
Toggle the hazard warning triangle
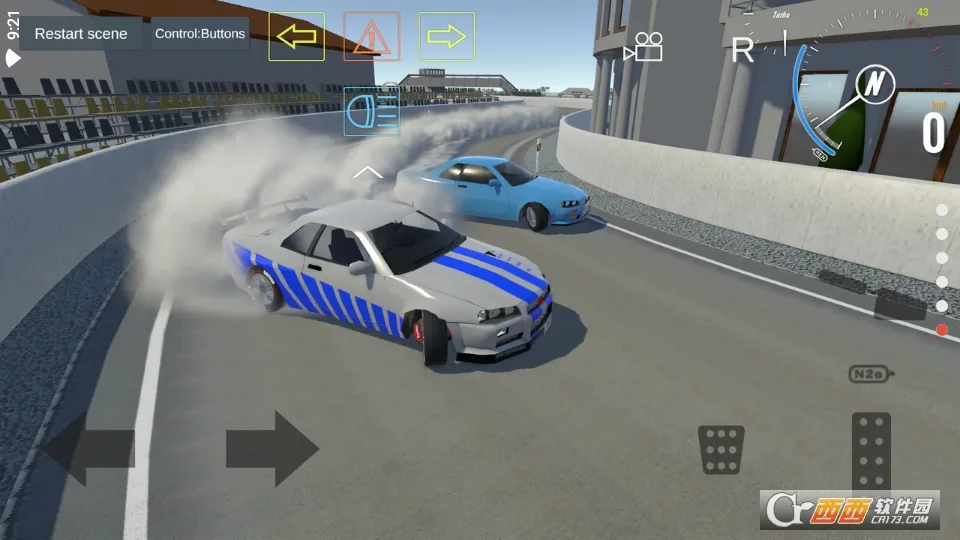[371, 37]
